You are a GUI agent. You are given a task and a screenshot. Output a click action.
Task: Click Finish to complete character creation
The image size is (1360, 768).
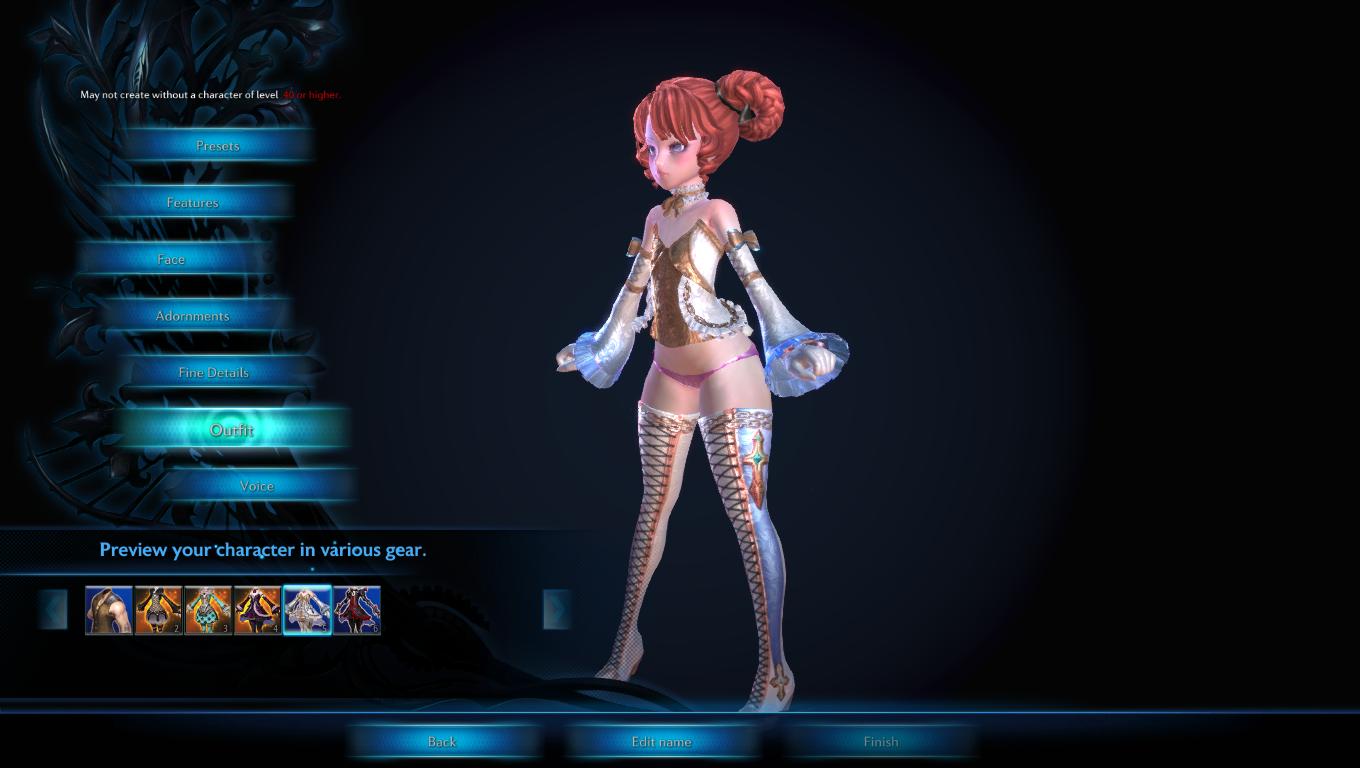point(880,742)
